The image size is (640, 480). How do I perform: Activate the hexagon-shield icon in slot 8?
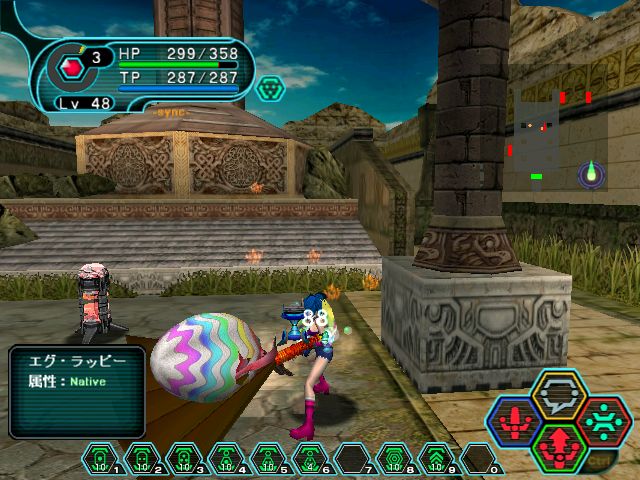(x=393, y=459)
